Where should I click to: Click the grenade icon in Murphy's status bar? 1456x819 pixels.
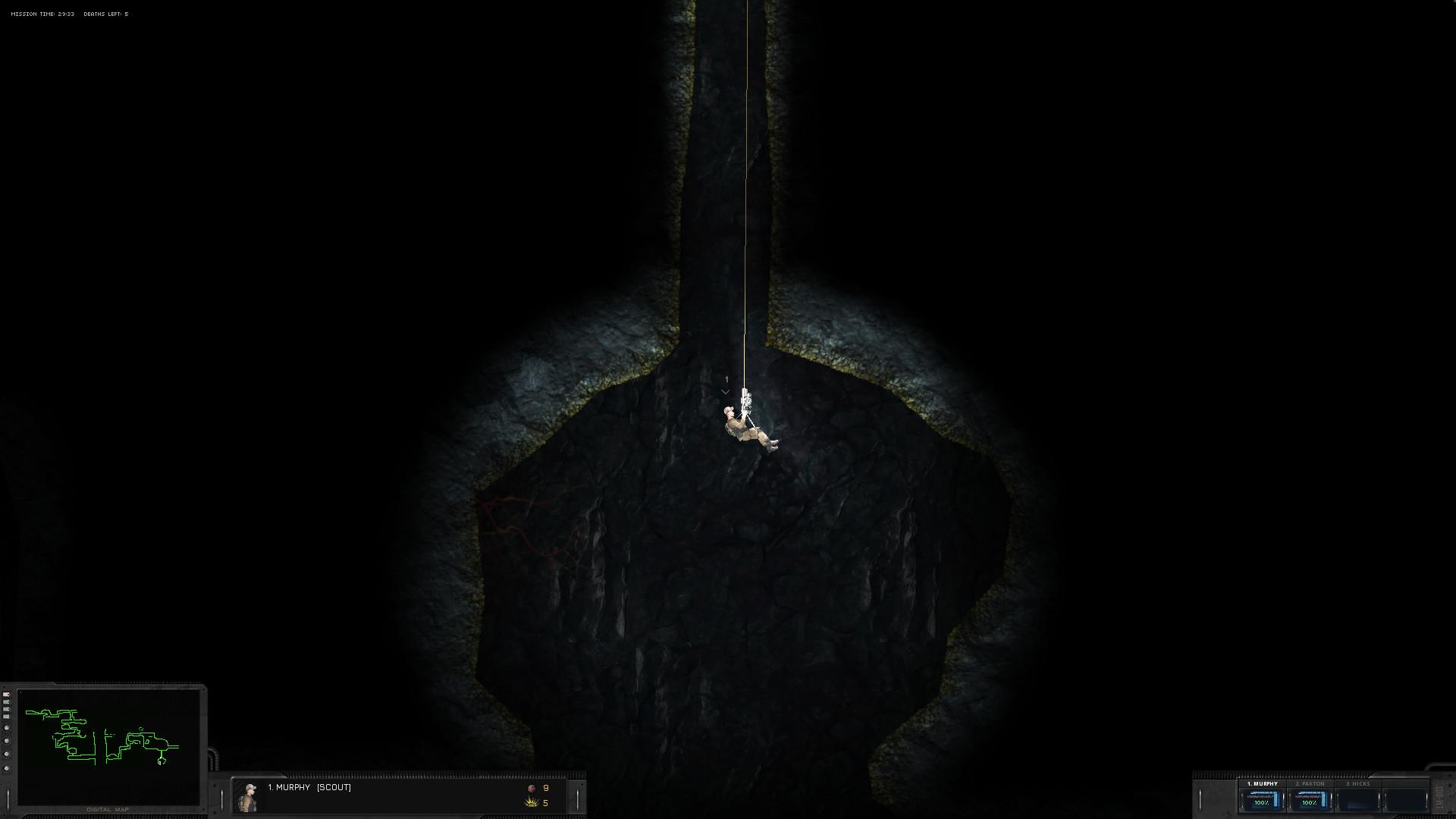[532, 789]
